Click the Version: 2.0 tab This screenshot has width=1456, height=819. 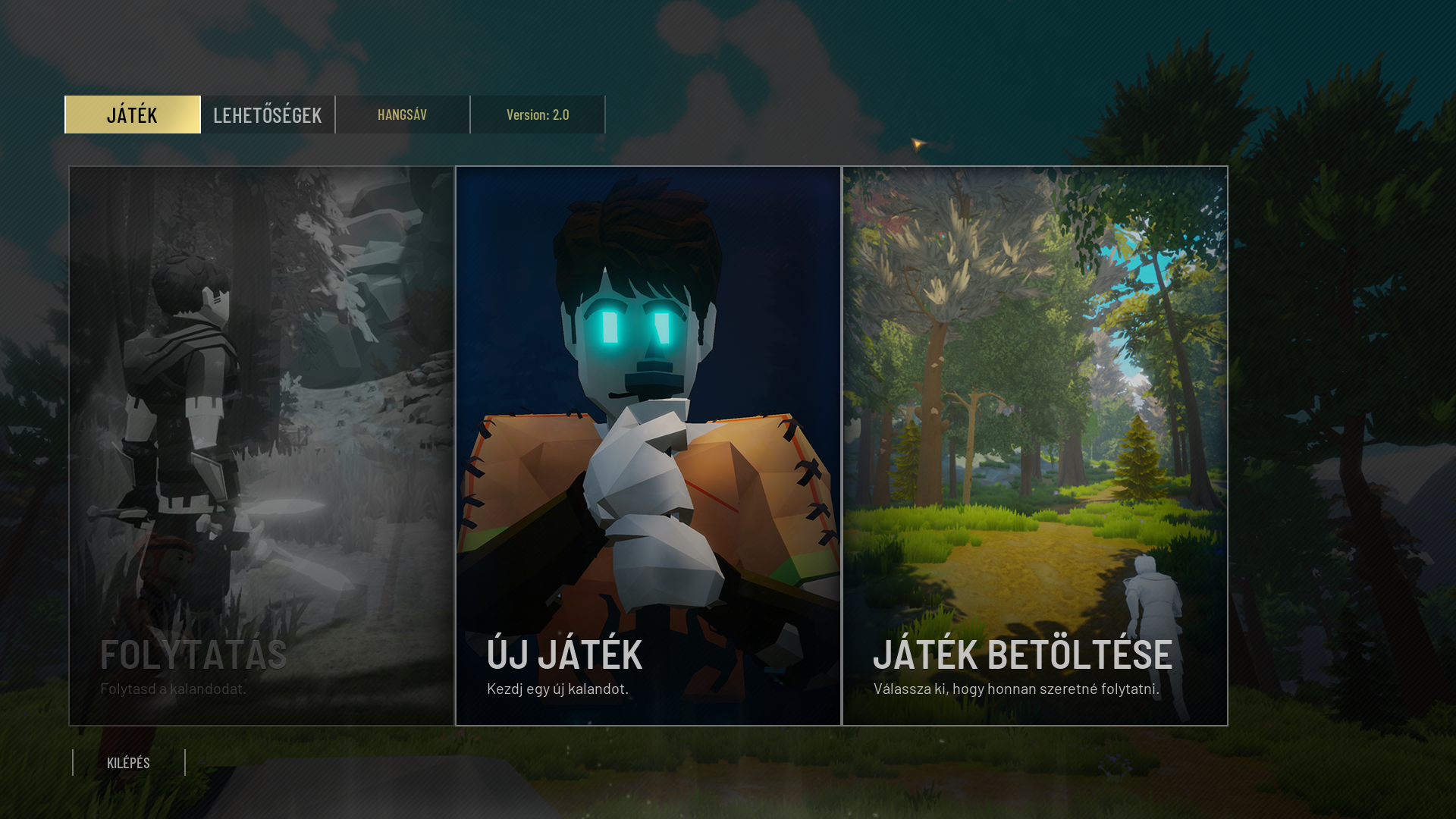click(538, 115)
